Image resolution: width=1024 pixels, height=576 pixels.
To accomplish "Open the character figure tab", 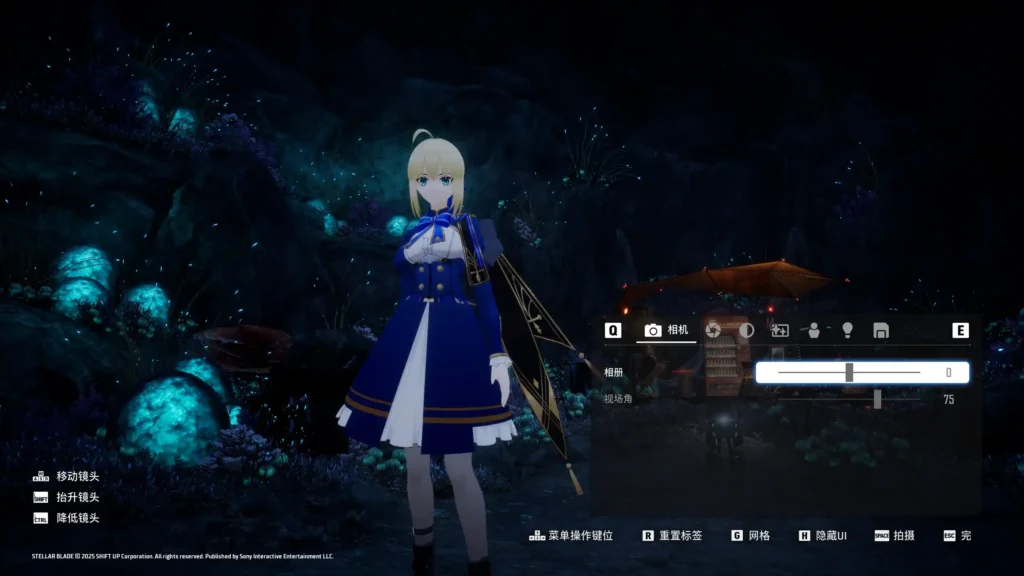I will tap(813, 330).
